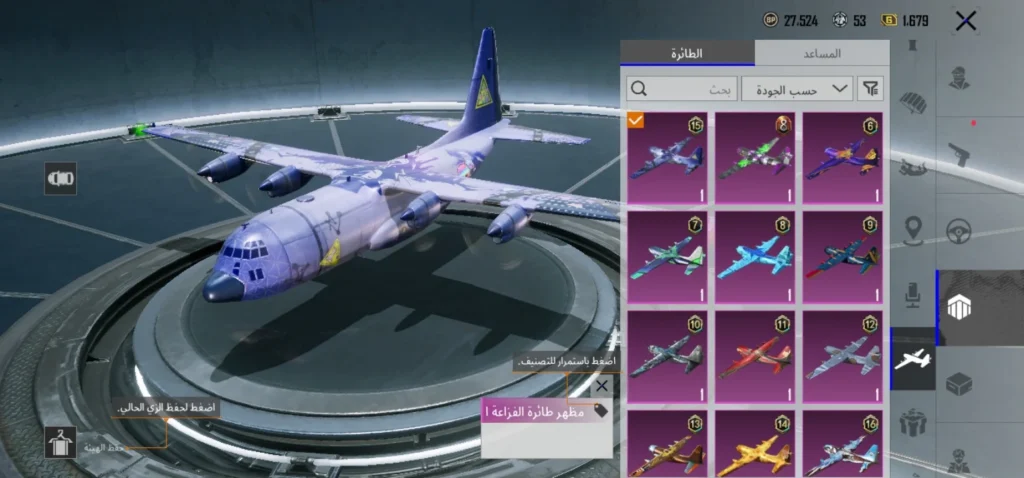The height and width of the screenshot is (478, 1024).
Task: Pick the golden plane skin numbered 14
Action: [755, 445]
